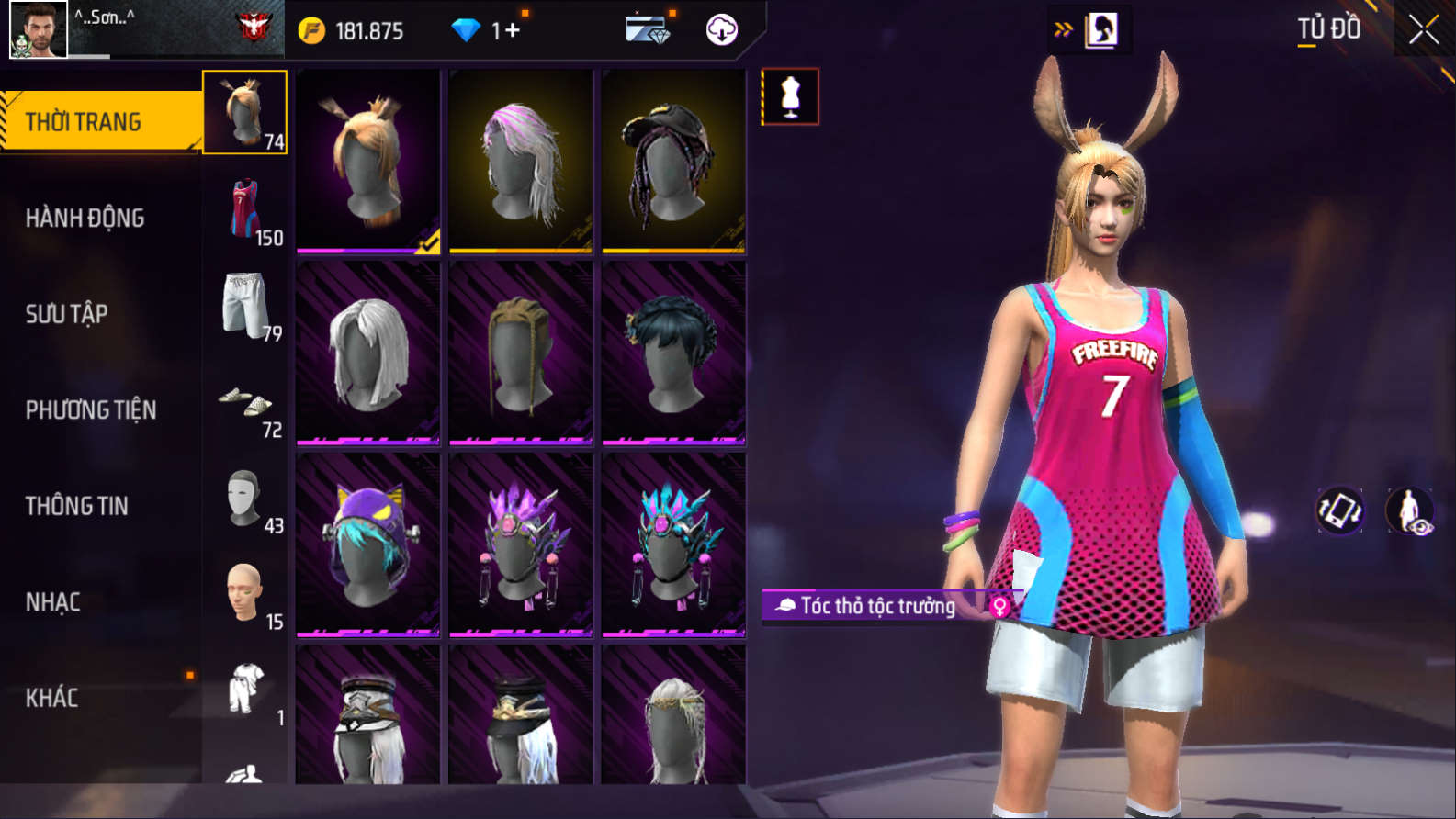Choose the bald head face category
1456x819 pixels.
245,594
